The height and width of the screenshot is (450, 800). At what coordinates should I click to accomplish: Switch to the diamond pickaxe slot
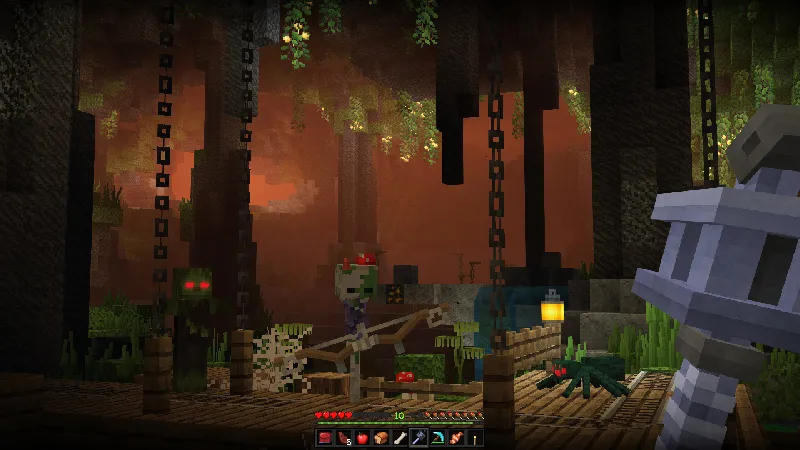435,438
